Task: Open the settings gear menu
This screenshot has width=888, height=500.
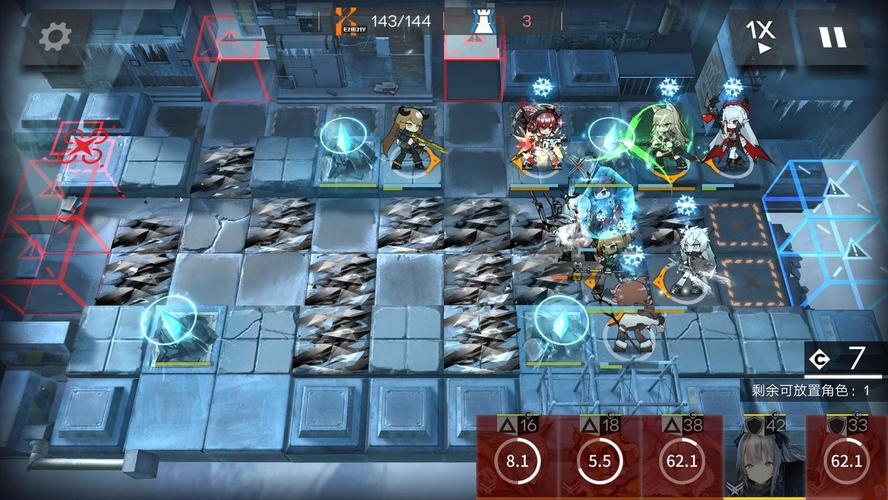Action: tap(55, 37)
